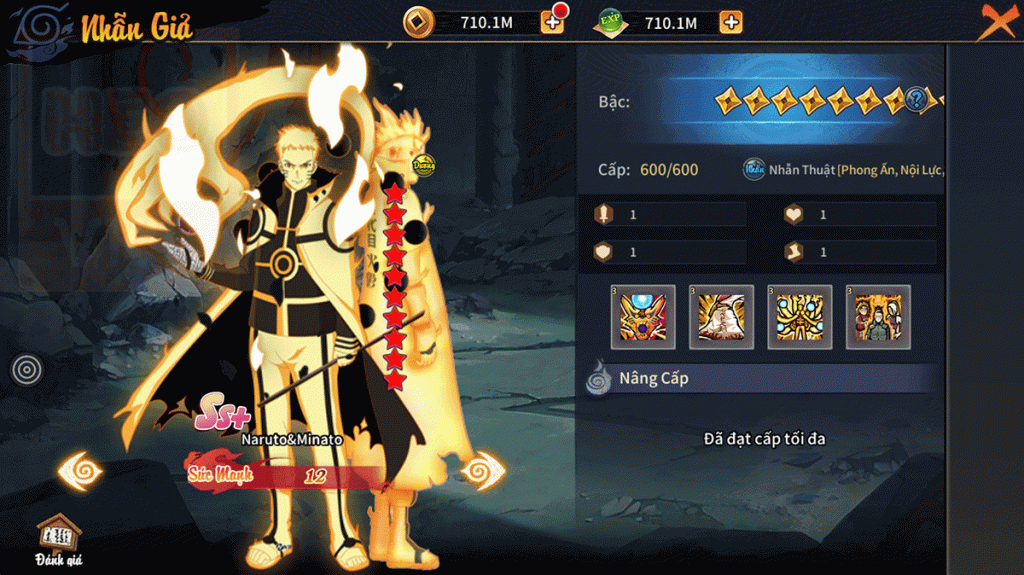Close the Nhẫn Giả screen
Image resolution: width=1024 pixels, height=575 pixels.
(995, 21)
